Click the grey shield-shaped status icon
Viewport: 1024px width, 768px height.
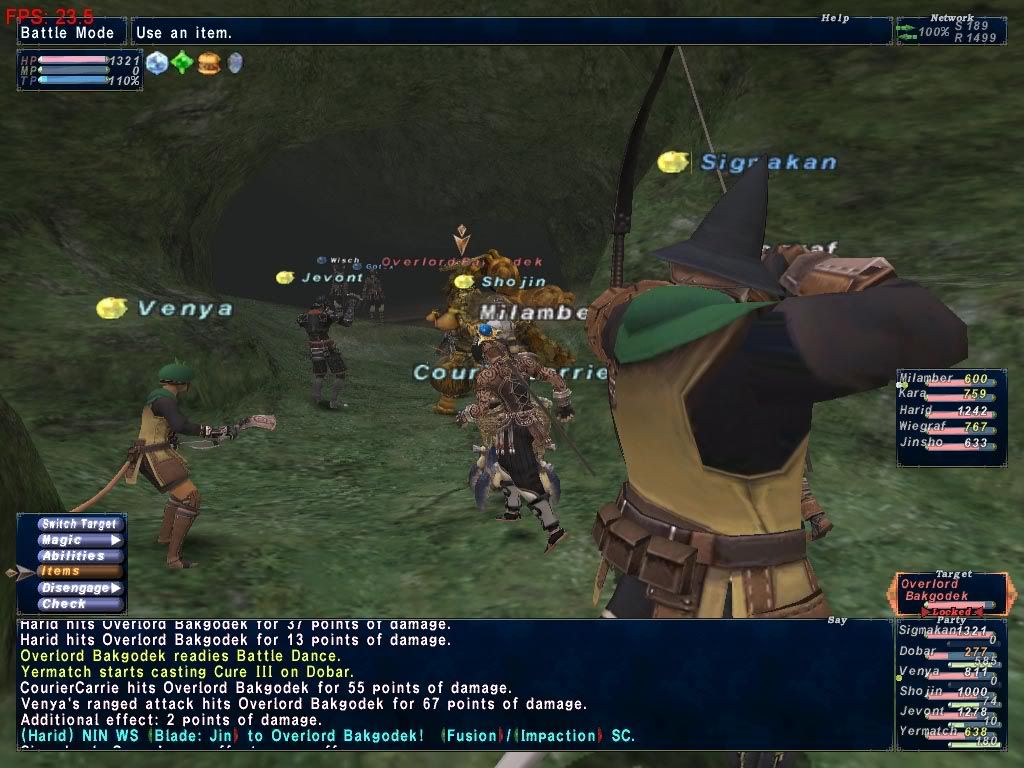(x=235, y=63)
